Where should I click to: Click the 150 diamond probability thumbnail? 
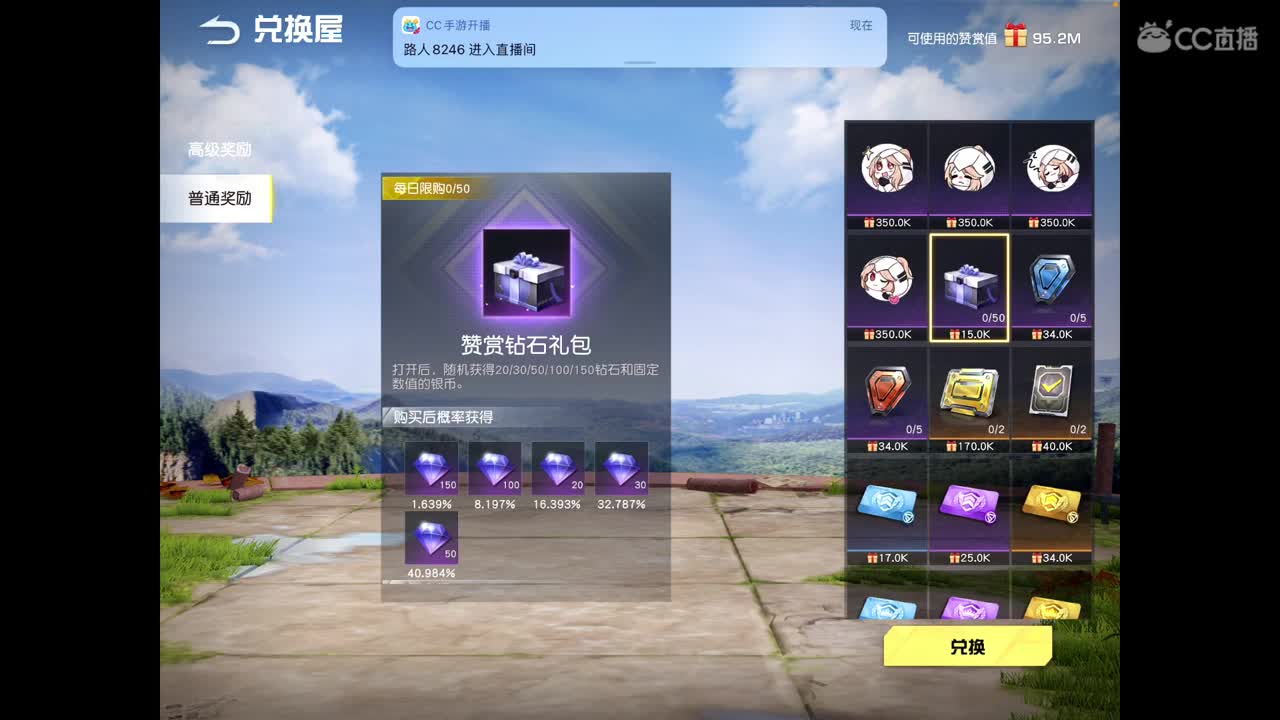(x=434, y=468)
